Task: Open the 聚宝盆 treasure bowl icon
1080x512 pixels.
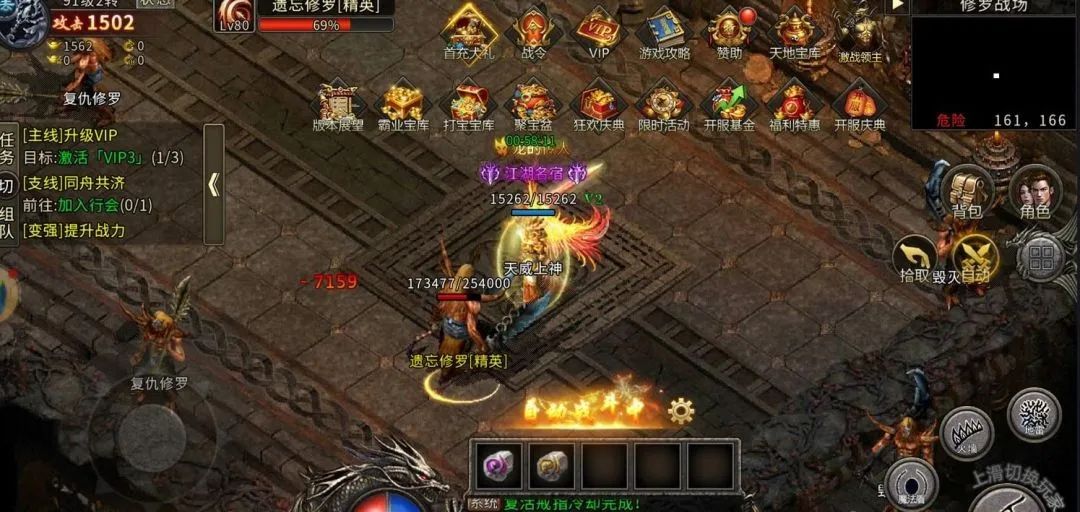Action: click(534, 104)
